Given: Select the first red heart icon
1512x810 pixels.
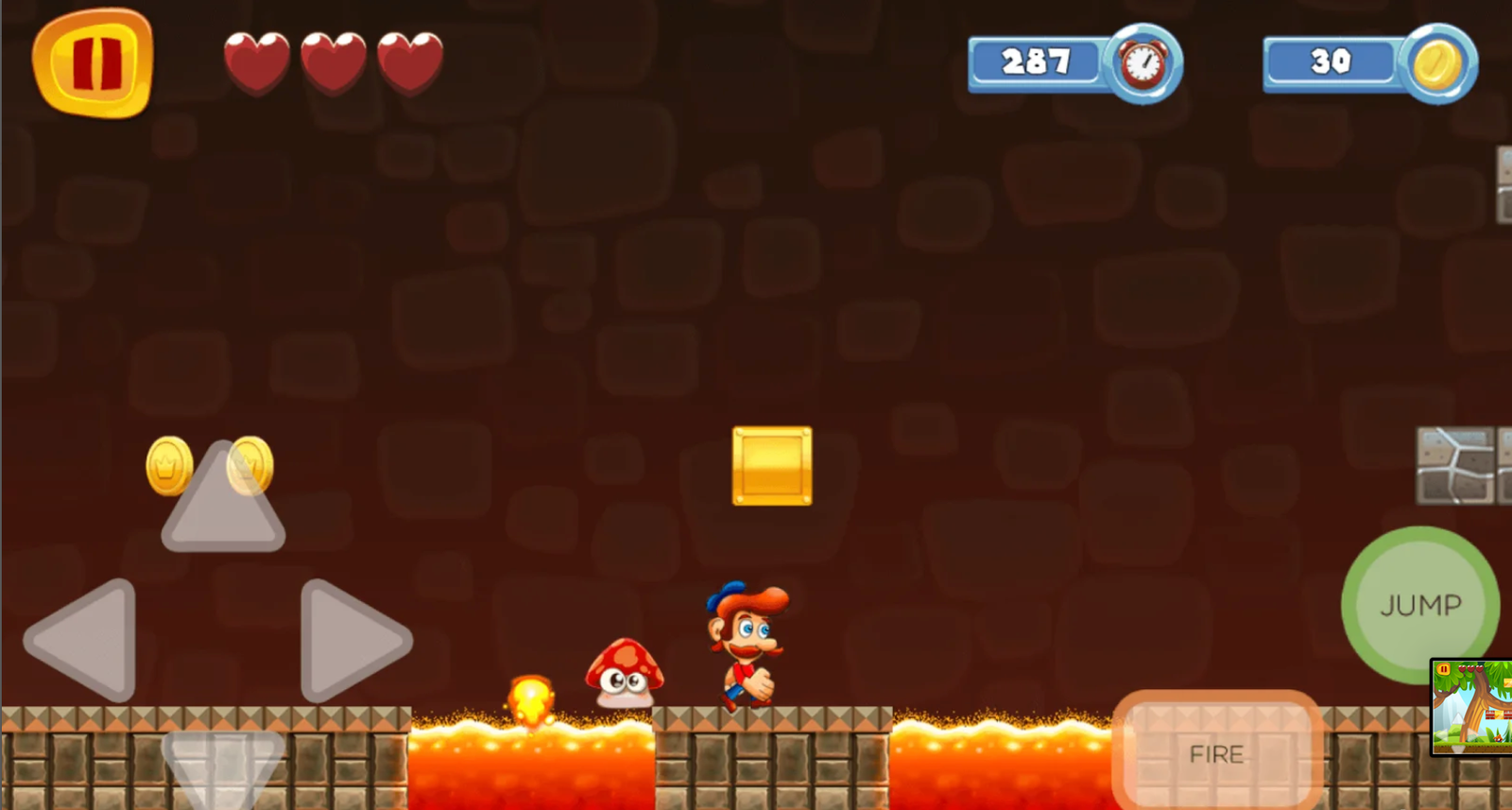Looking at the screenshot, I should pos(255,60).
